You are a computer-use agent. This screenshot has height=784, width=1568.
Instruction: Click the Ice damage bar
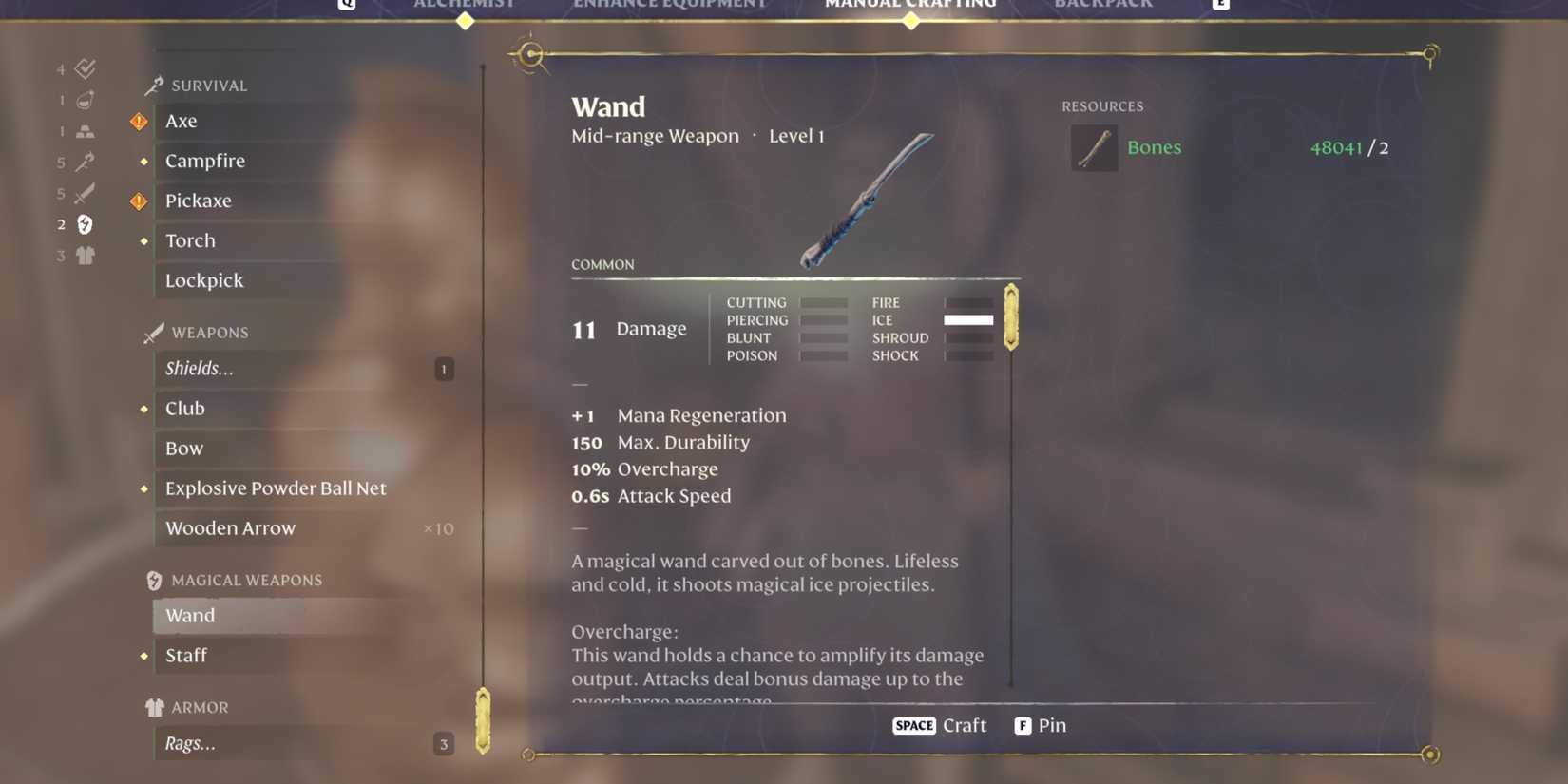[968, 320]
